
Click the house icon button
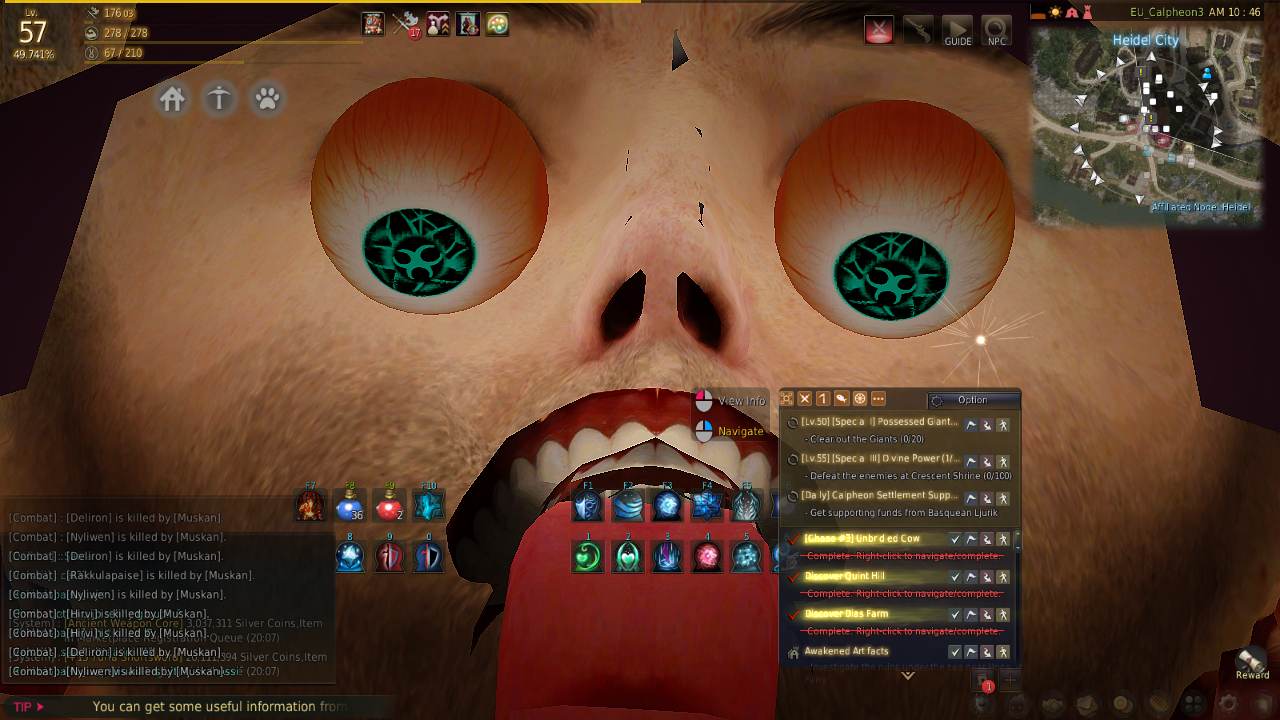173,99
